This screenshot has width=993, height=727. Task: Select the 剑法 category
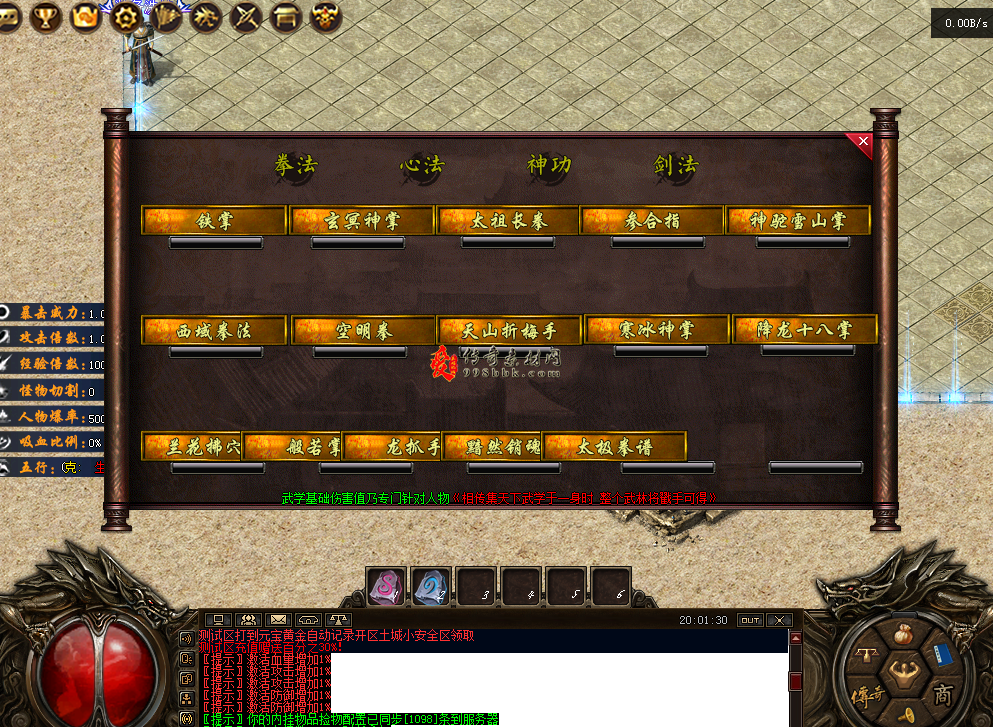tap(676, 166)
